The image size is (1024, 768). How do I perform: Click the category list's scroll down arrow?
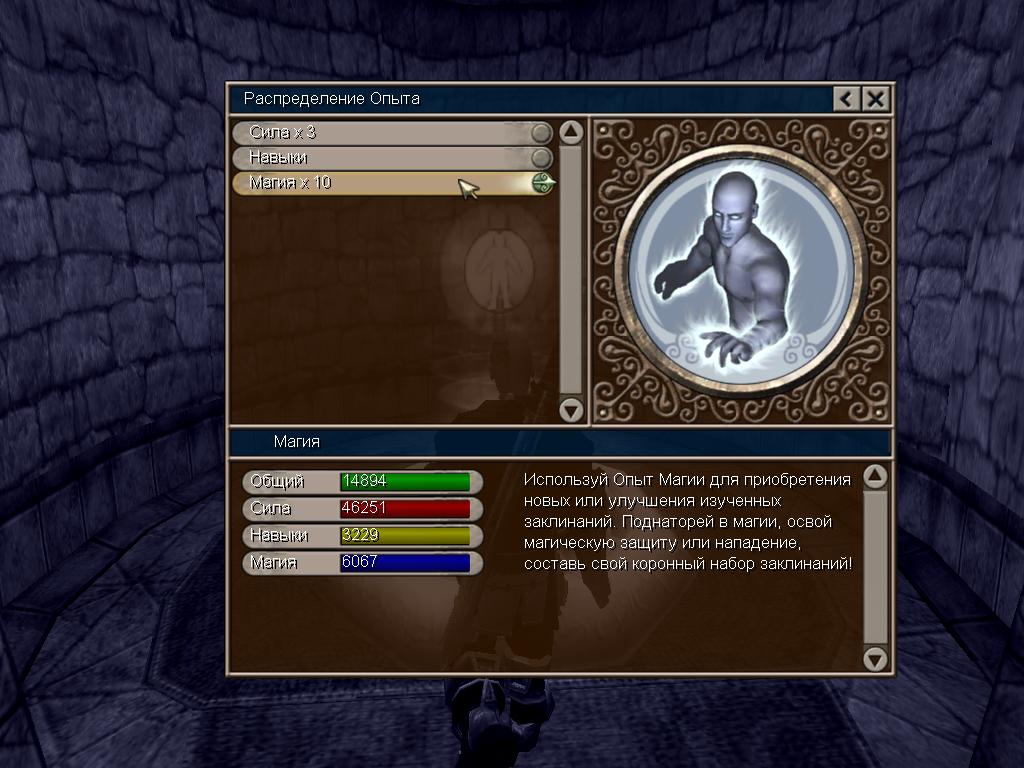pos(571,409)
